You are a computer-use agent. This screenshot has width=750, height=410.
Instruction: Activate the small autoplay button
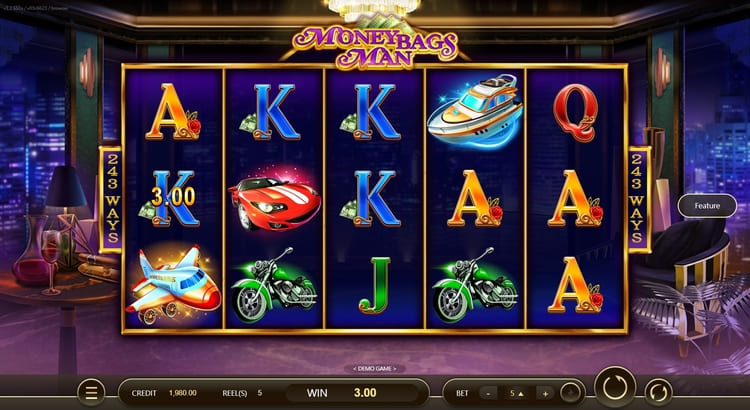[658, 392]
